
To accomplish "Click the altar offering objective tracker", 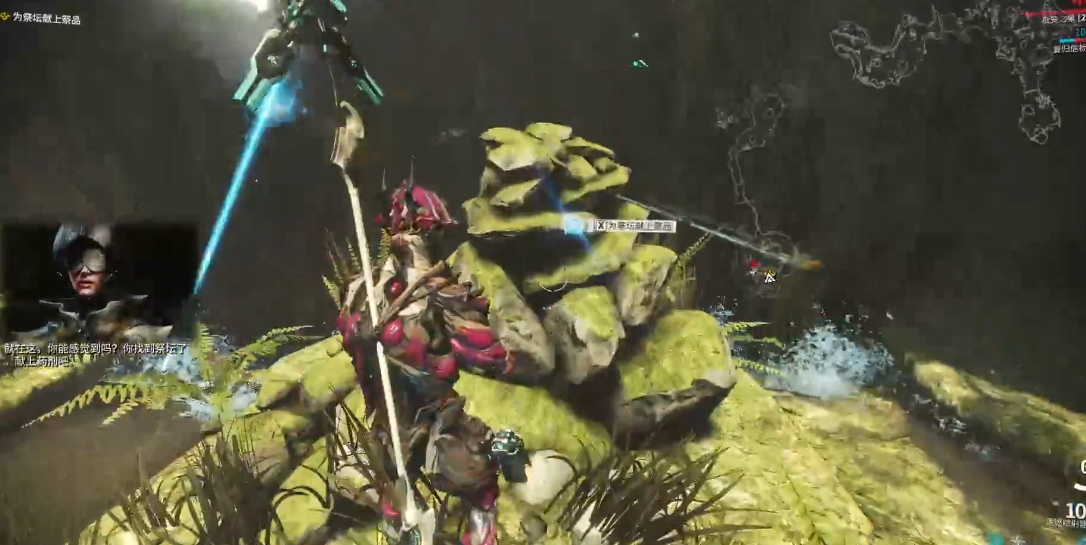I will [46, 19].
